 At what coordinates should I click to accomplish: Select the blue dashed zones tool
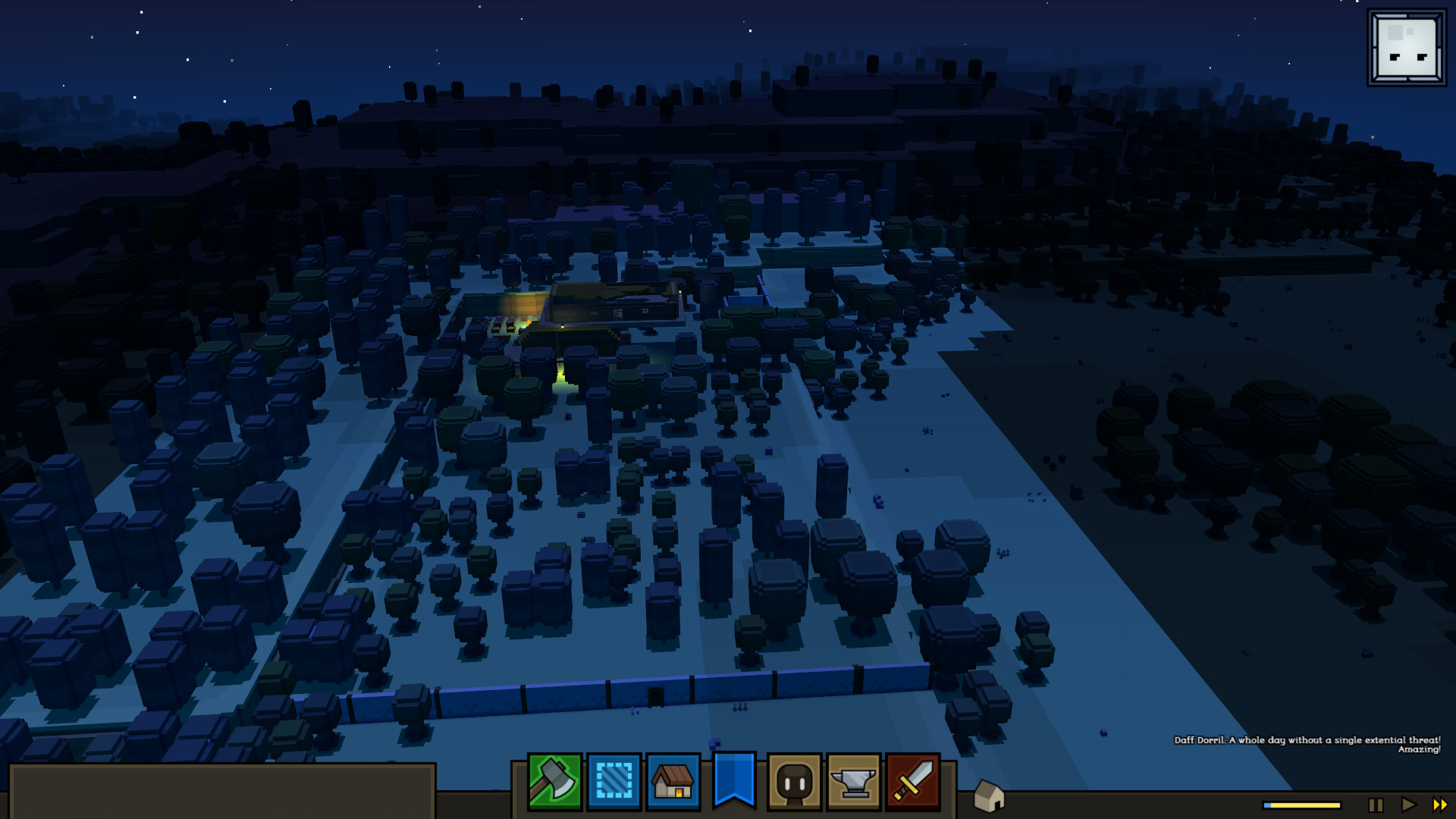point(614,782)
